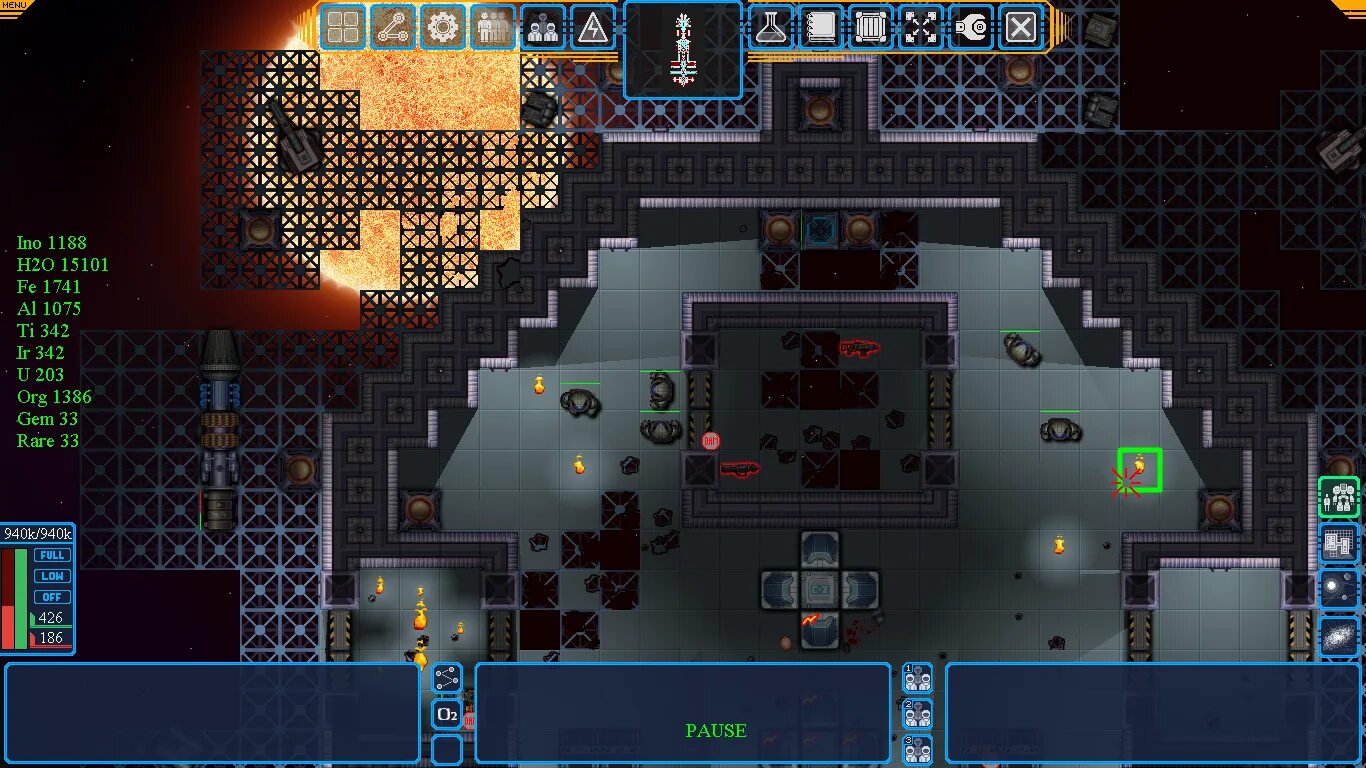This screenshot has height=768, width=1366.
Task: Select the crew group with helmets icon
Action: [x=543, y=27]
